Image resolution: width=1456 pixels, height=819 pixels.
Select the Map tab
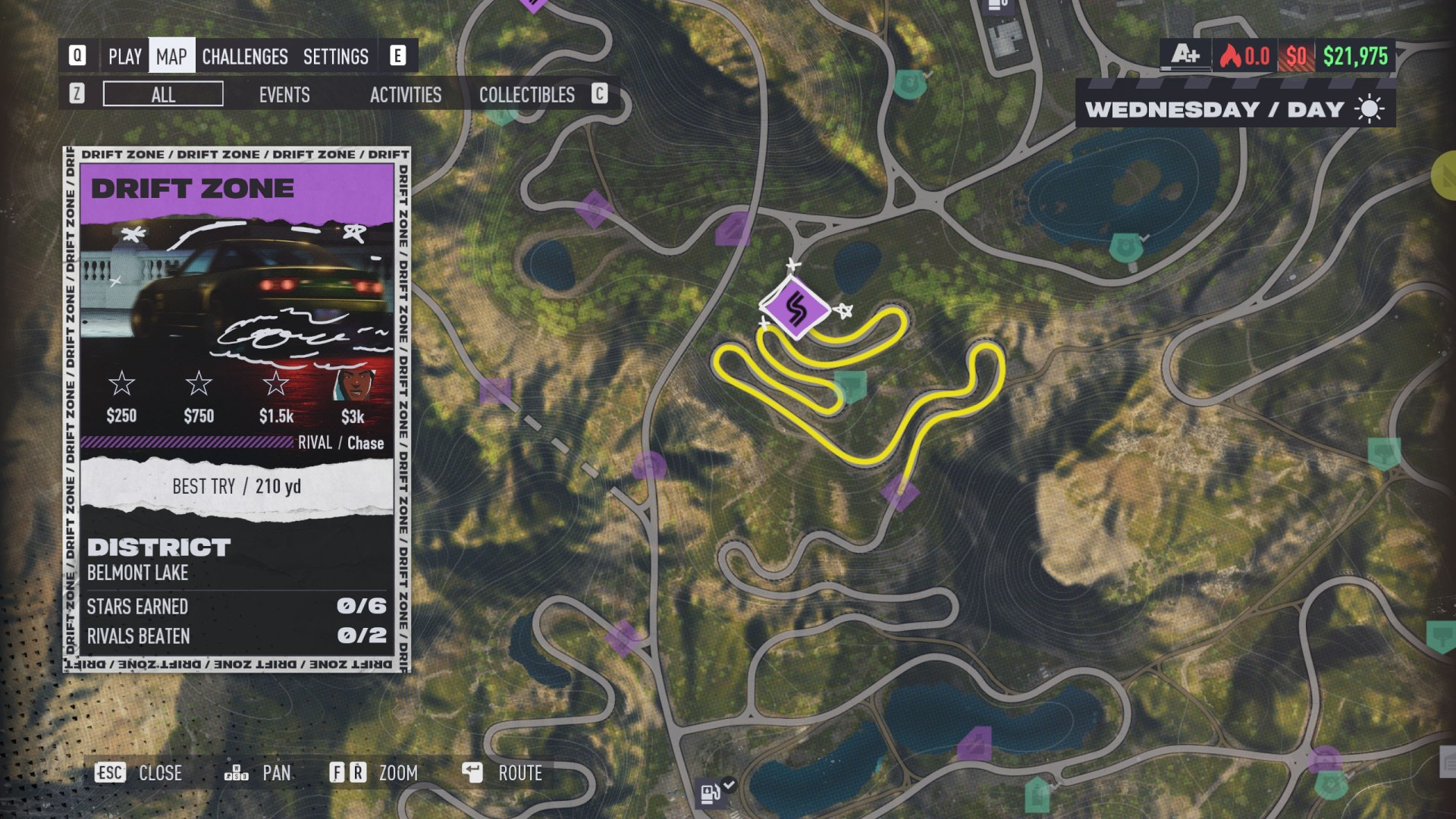click(171, 56)
